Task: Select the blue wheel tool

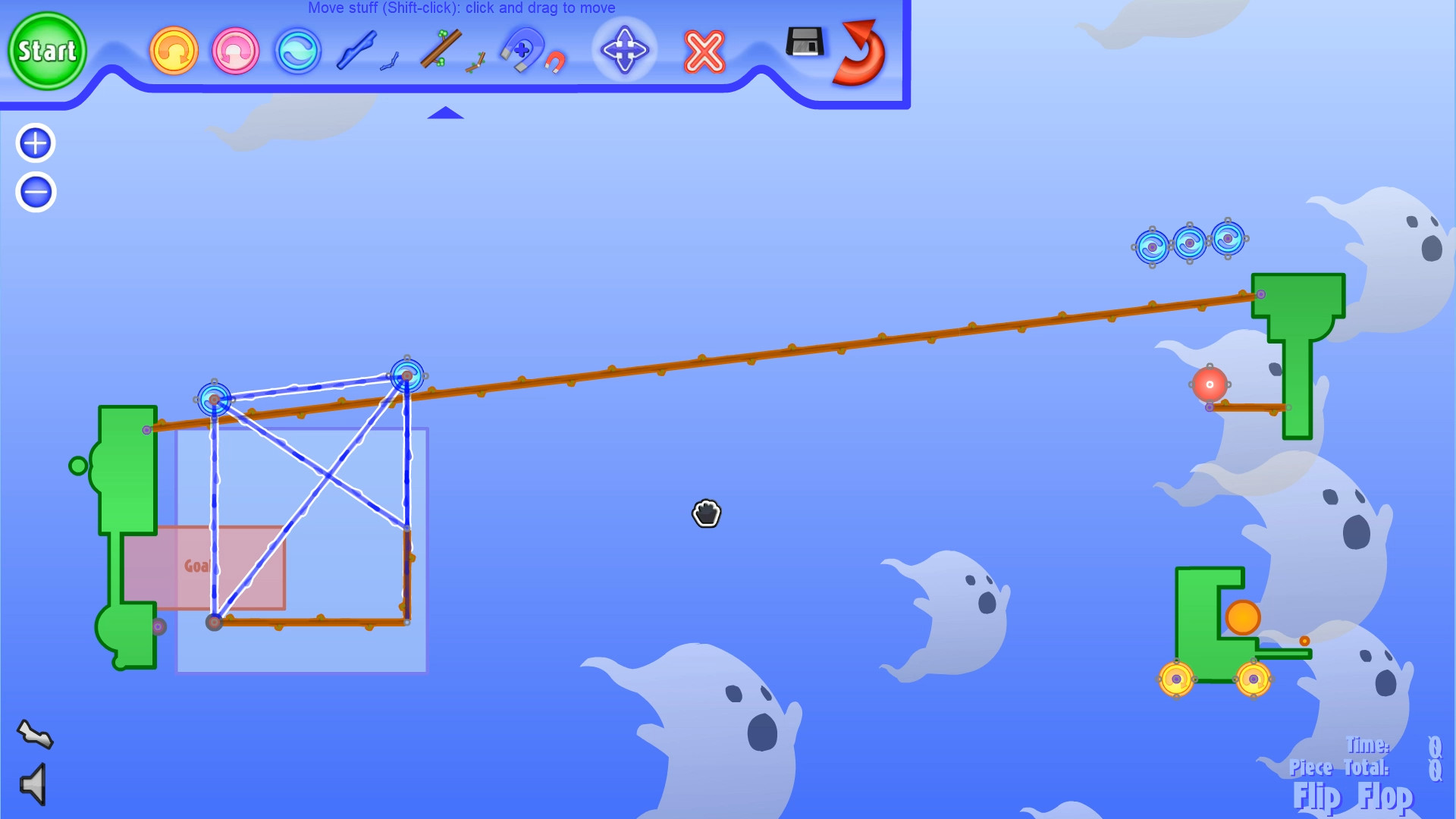Action: pos(298,51)
